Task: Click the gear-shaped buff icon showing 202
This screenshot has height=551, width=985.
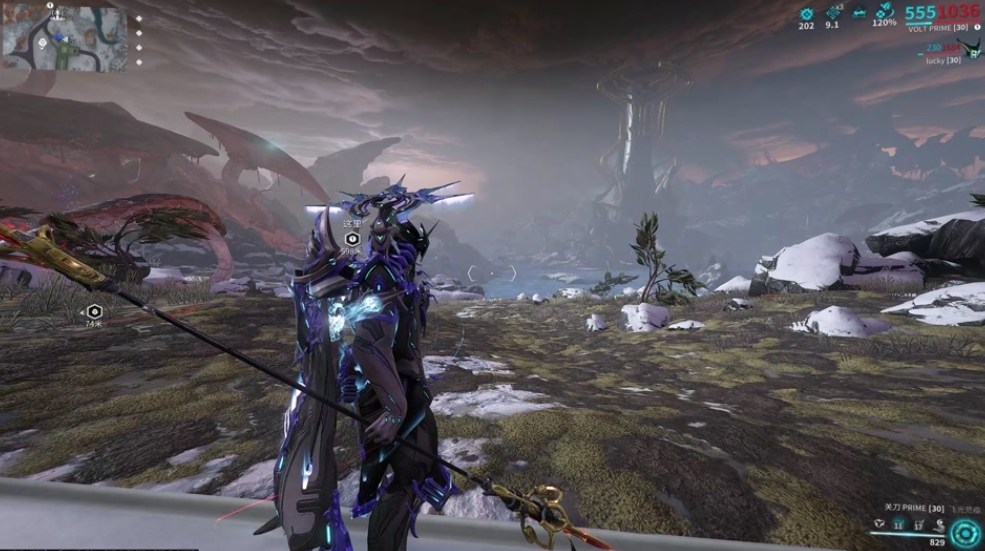Action: click(x=807, y=13)
